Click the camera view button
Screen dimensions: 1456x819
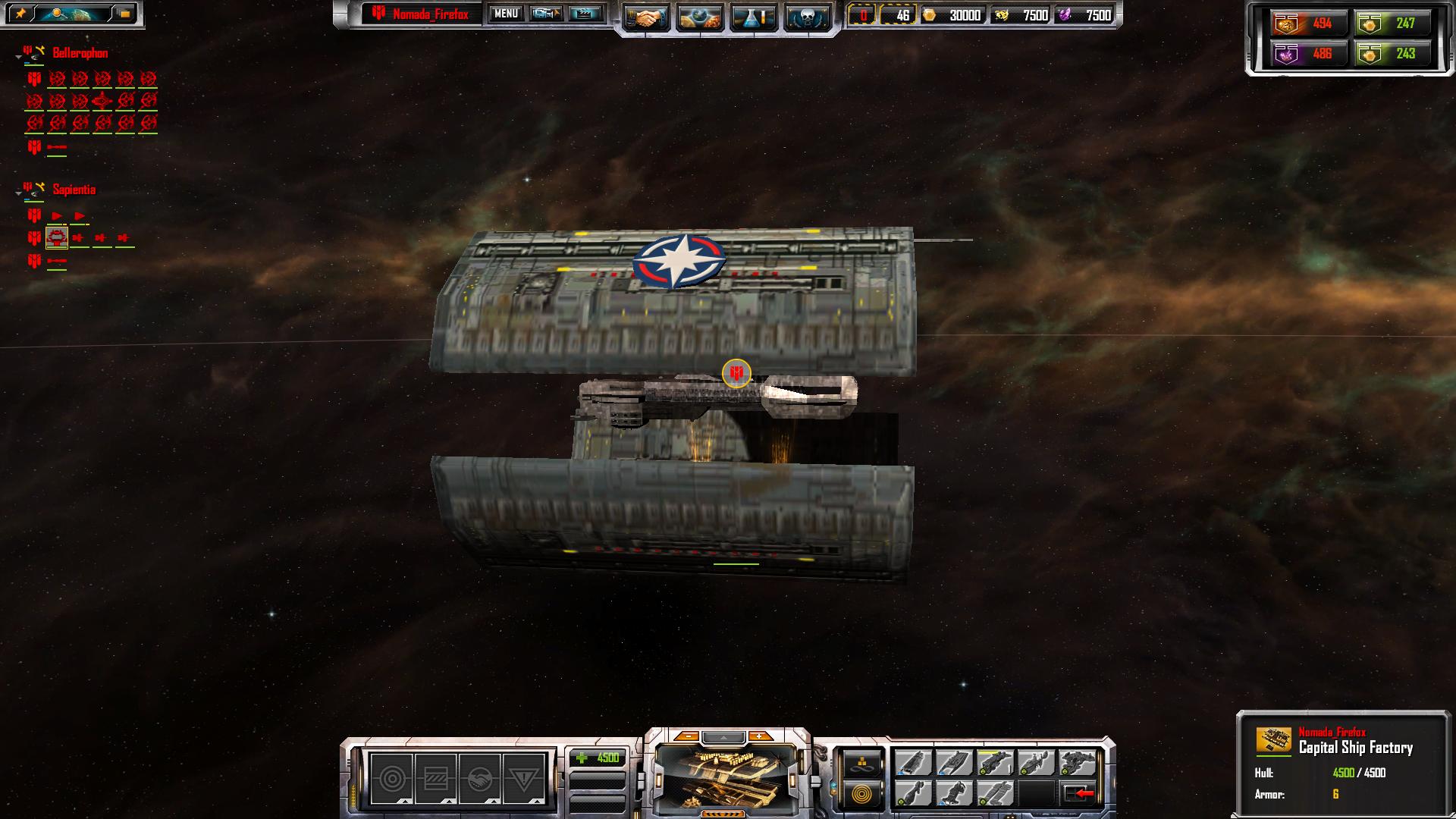[545, 14]
